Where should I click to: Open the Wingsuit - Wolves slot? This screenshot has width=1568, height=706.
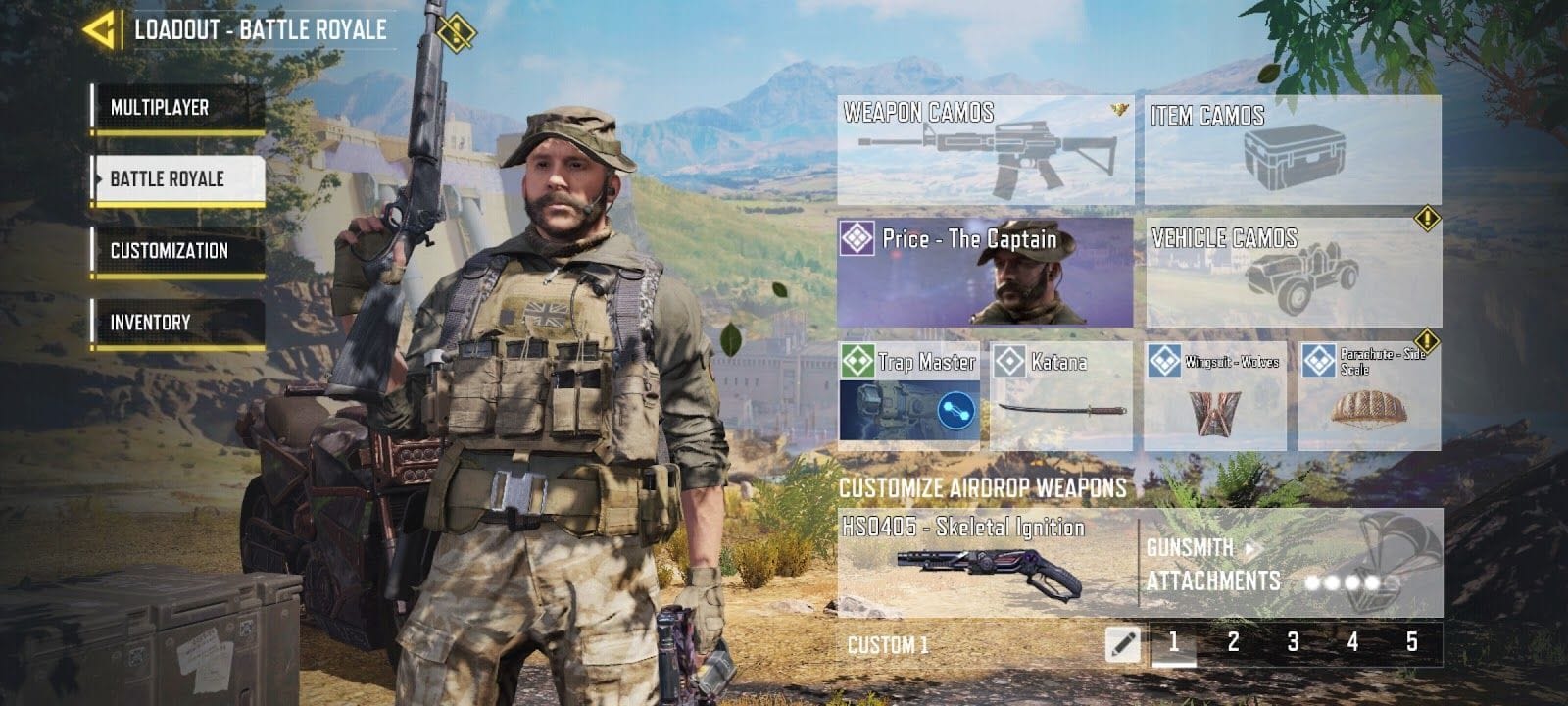click(x=1215, y=396)
